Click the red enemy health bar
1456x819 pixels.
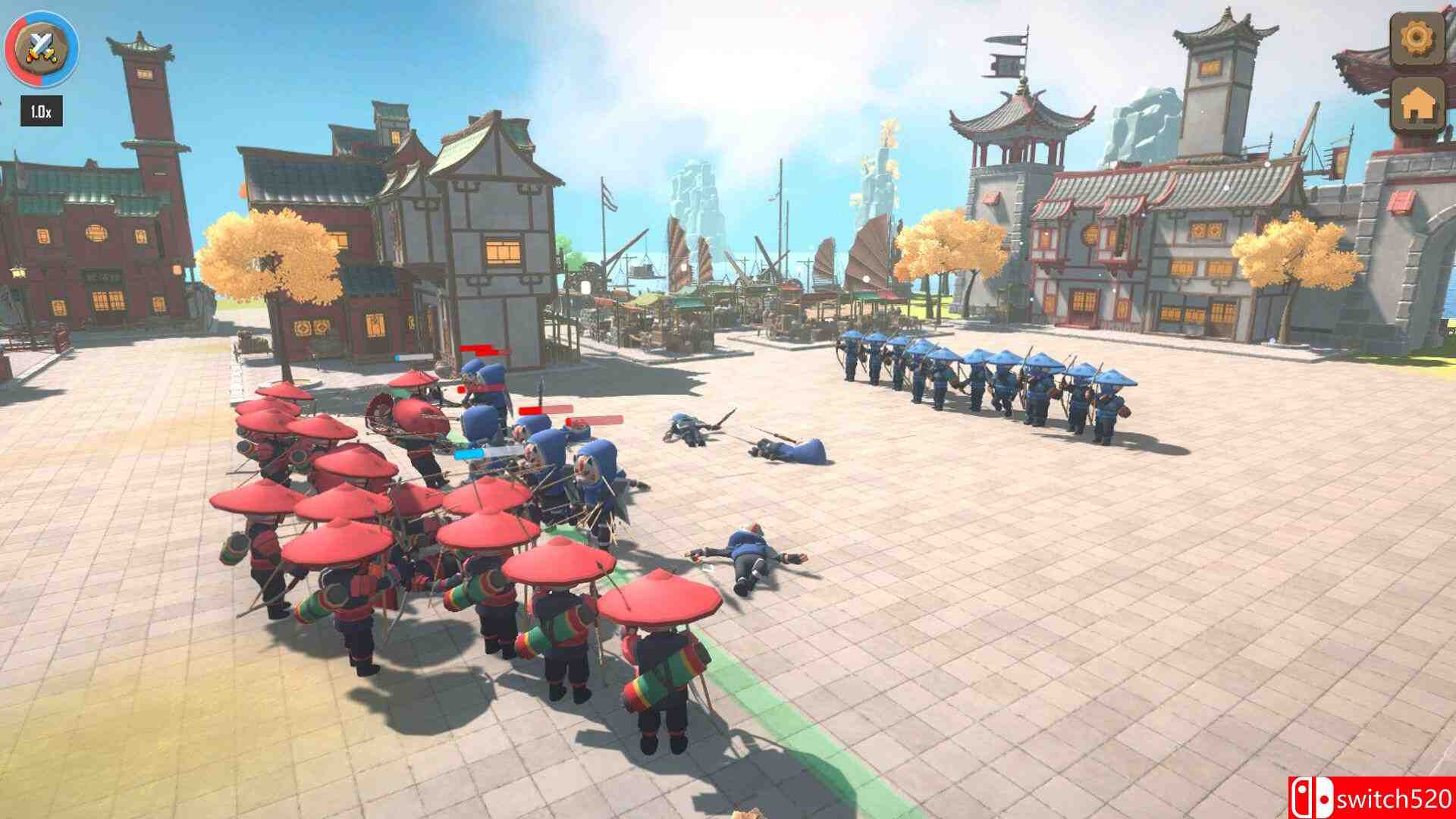(x=478, y=347)
